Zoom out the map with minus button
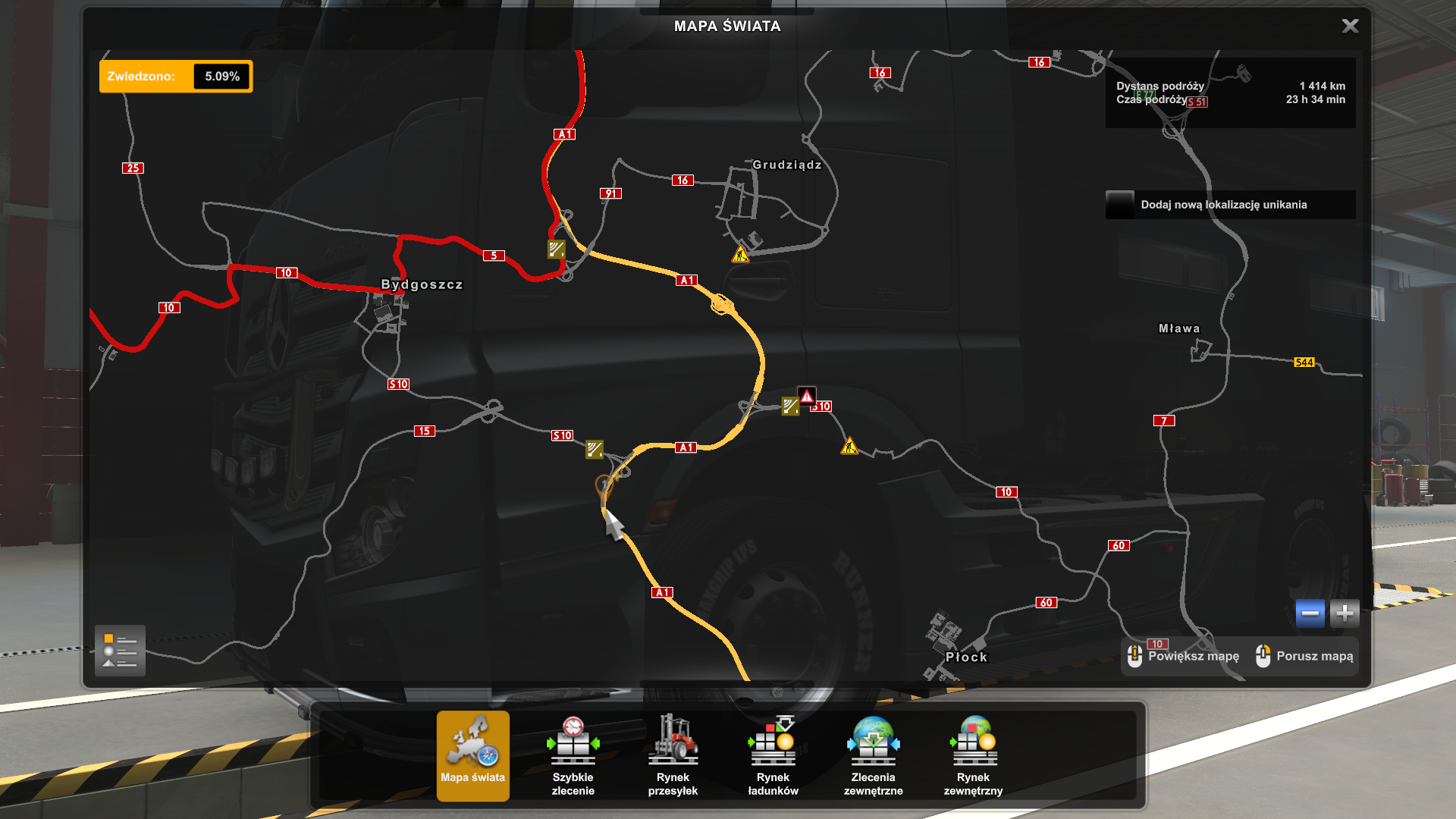Image resolution: width=1456 pixels, height=819 pixels. (x=1310, y=613)
